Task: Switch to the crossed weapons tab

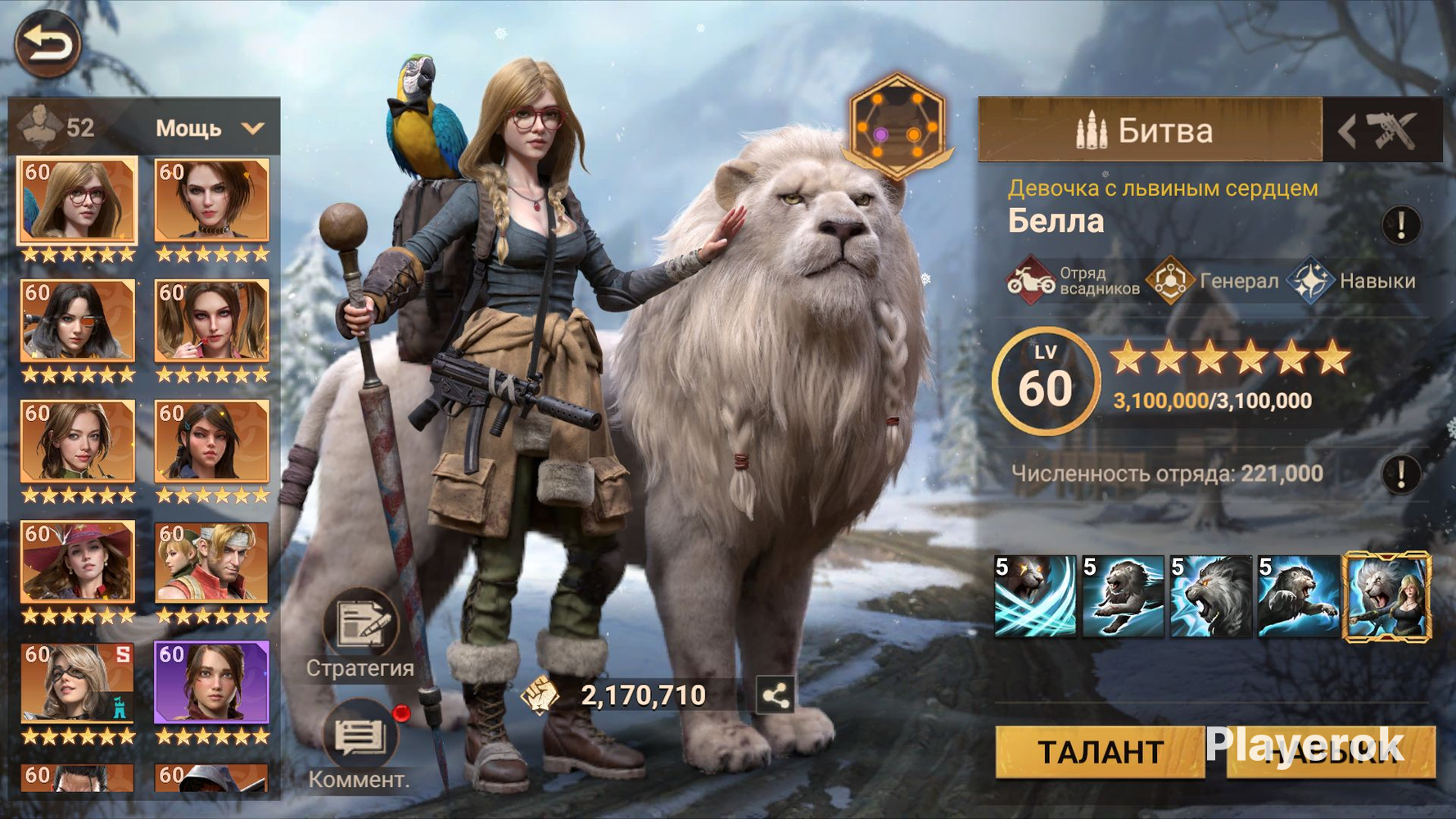Action: pos(1382,130)
